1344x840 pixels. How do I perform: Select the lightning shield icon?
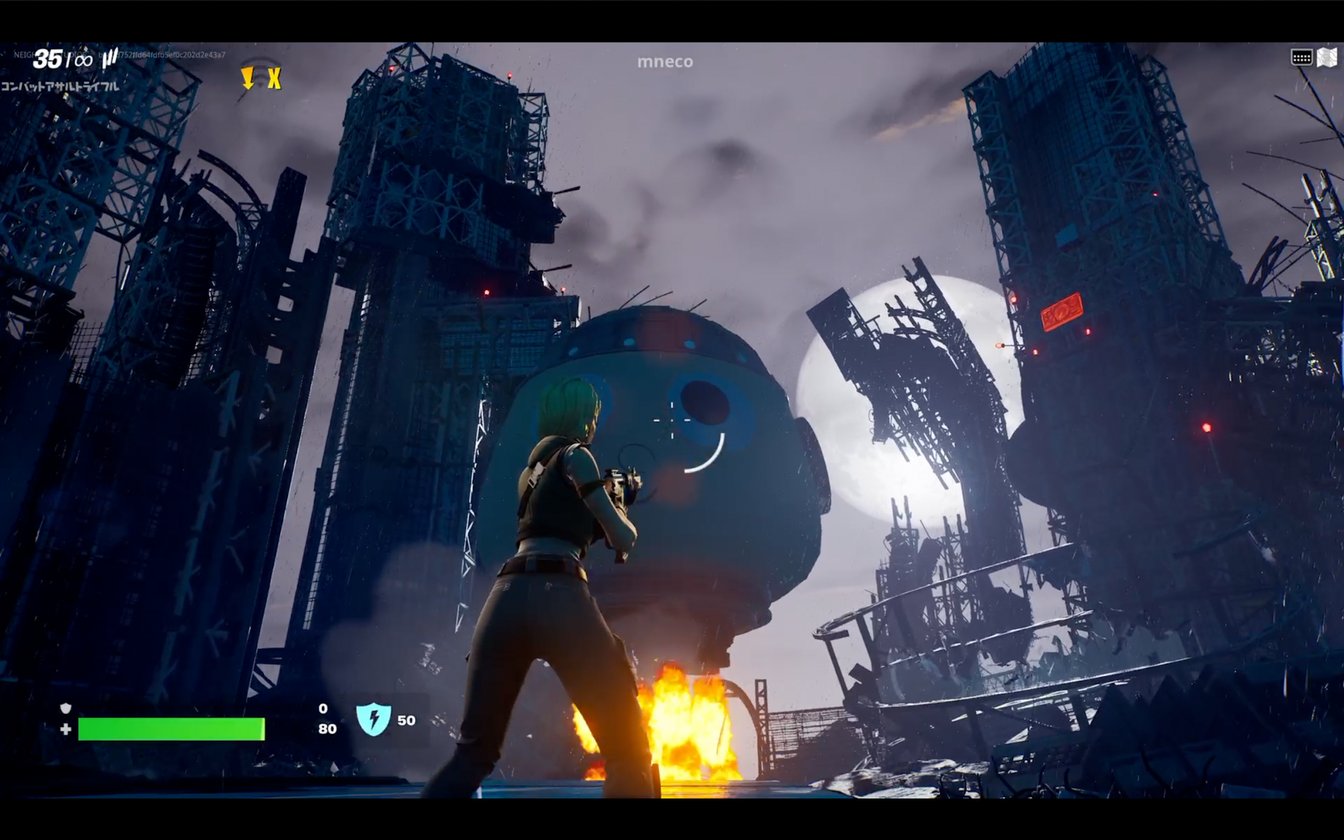coord(373,719)
